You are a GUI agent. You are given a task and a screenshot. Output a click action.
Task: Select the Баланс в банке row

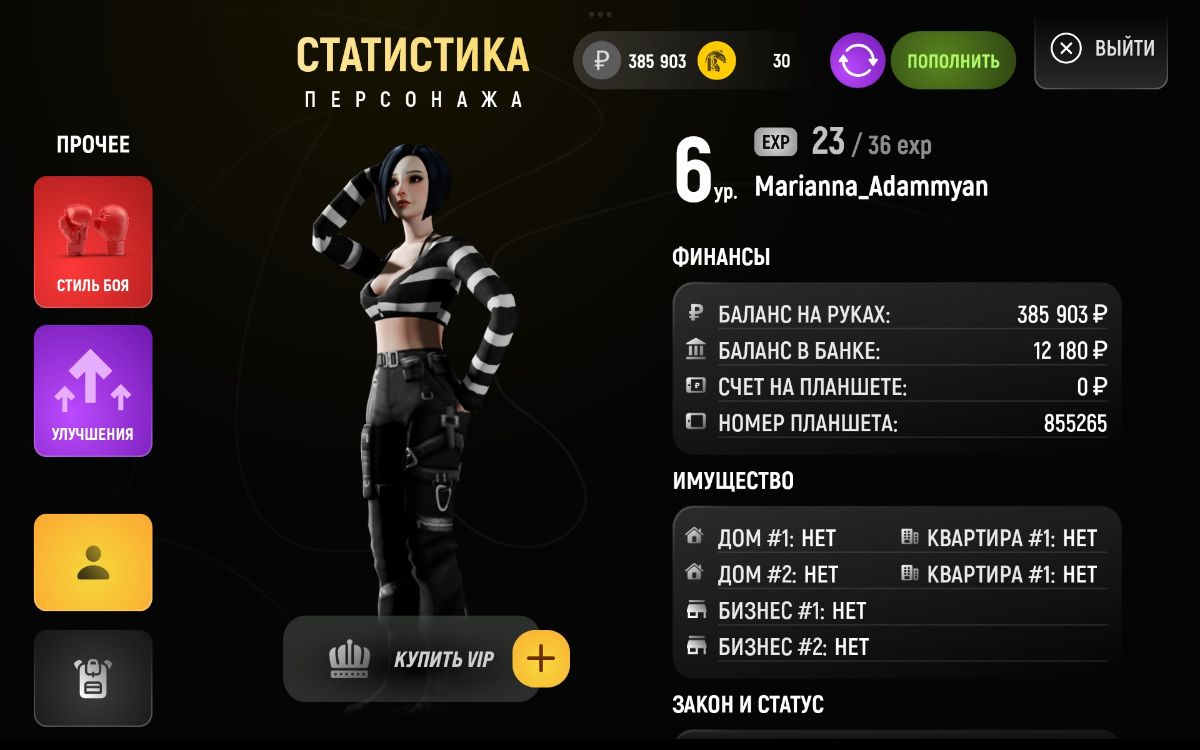[x=896, y=351]
